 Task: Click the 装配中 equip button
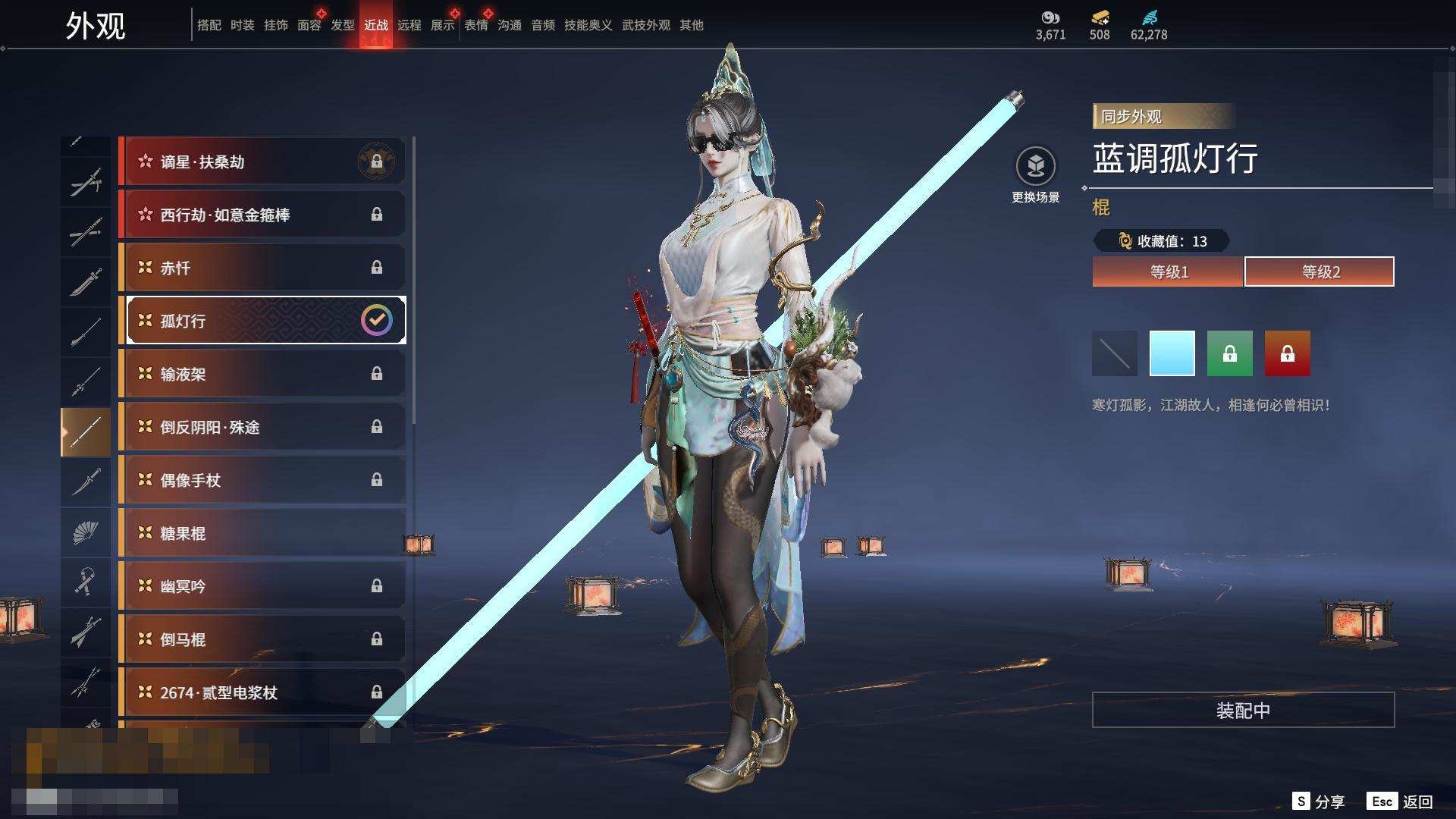1243,710
